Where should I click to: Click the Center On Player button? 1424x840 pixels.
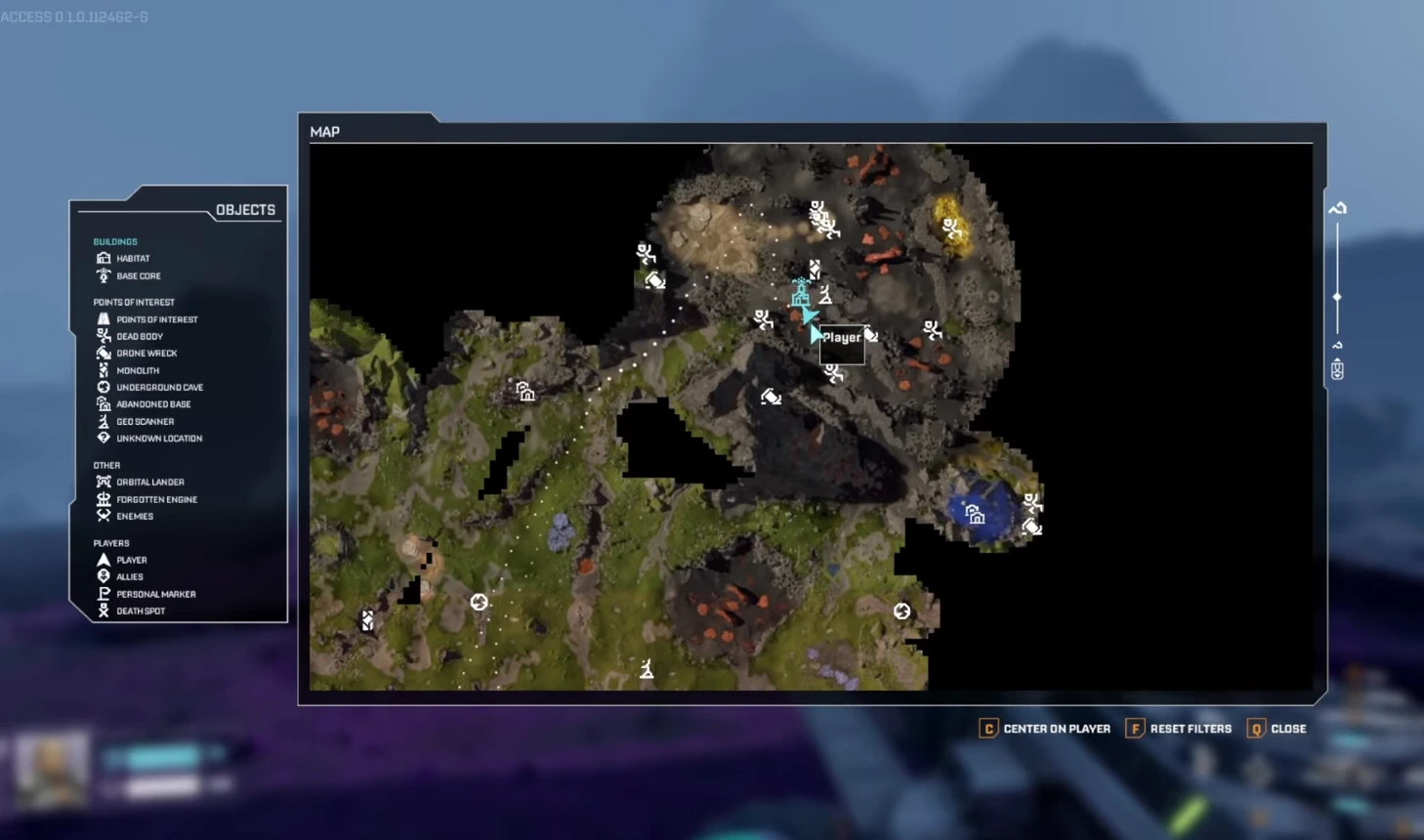pyautogui.click(x=1043, y=729)
